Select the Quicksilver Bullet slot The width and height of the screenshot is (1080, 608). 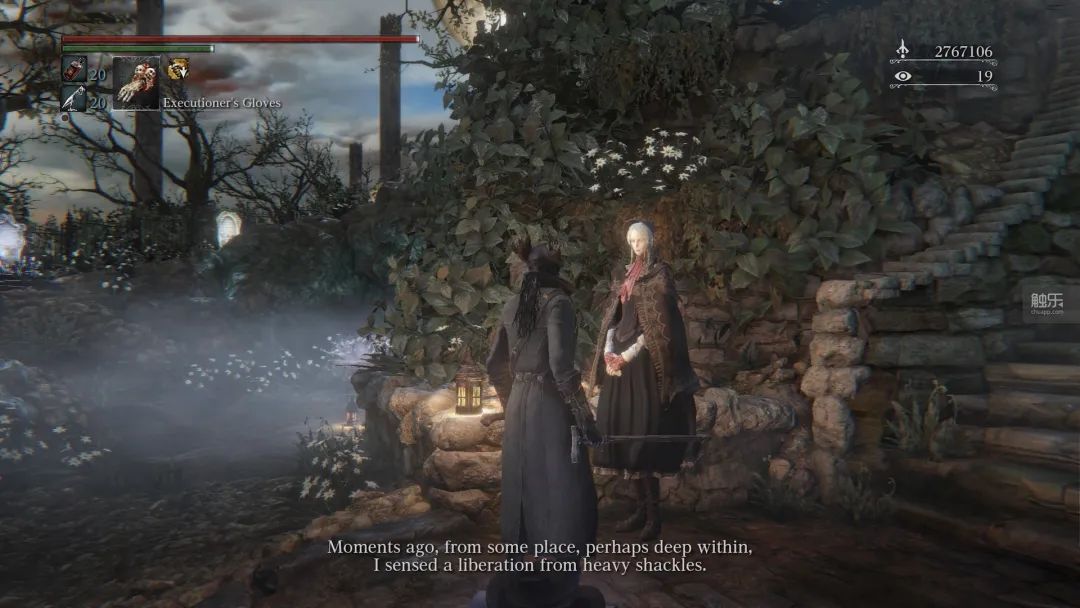[73, 99]
